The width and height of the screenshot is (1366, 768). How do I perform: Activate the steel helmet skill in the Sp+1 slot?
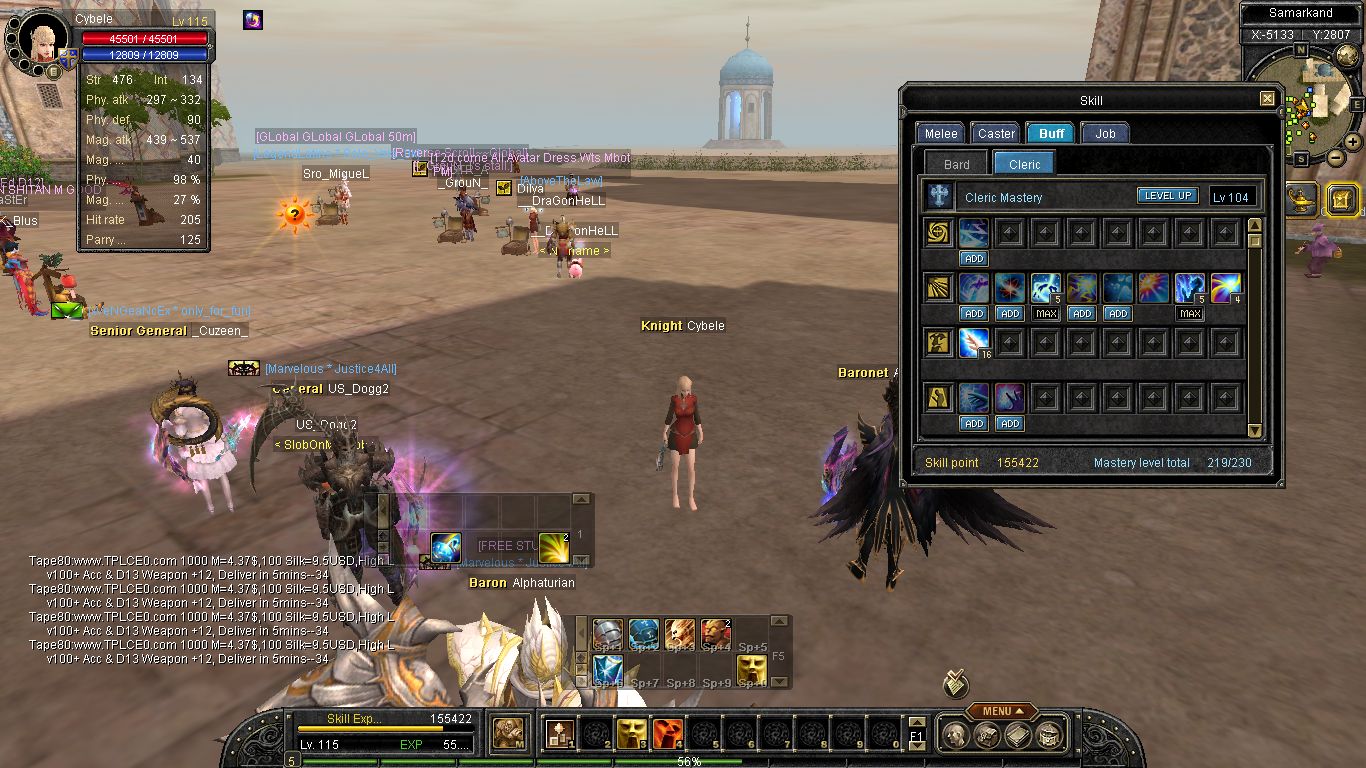[x=608, y=633]
